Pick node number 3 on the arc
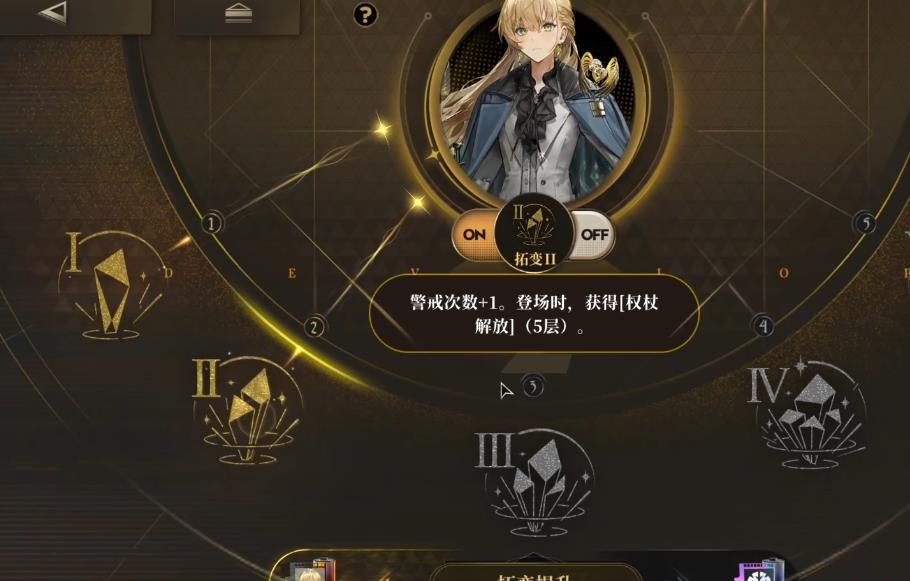The width and height of the screenshot is (910, 581). pyautogui.click(x=534, y=385)
